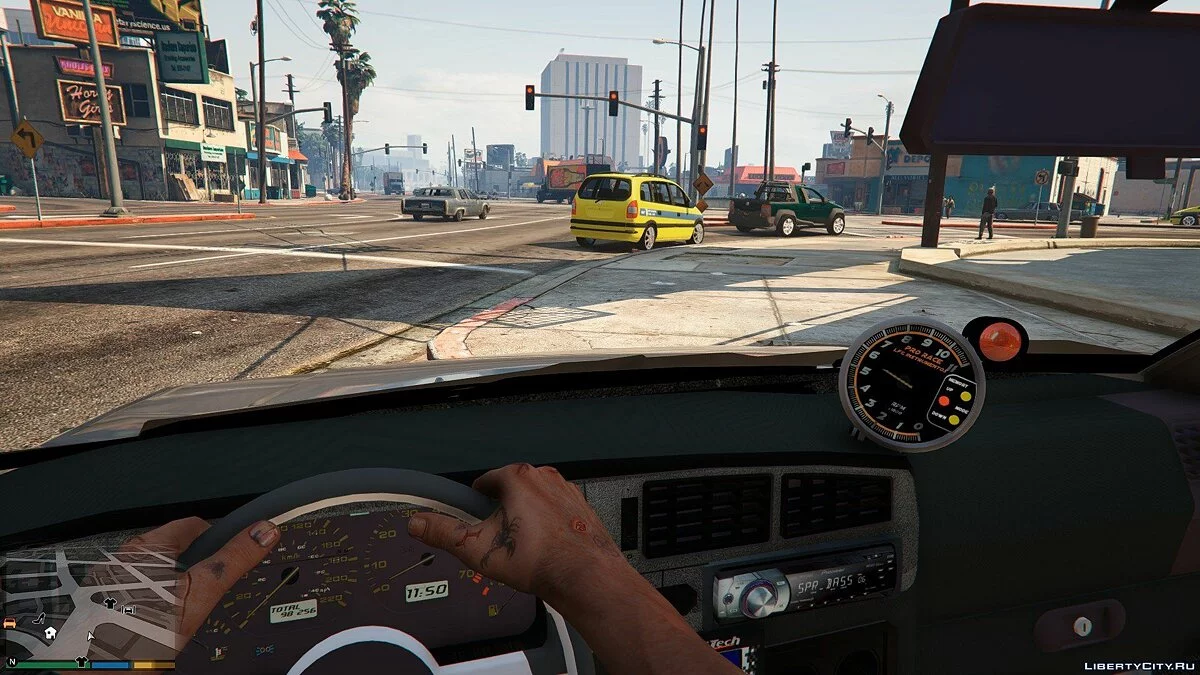Click the player arrow on the minimap
Screen dimensions: 1200x675
coord(90,636)
